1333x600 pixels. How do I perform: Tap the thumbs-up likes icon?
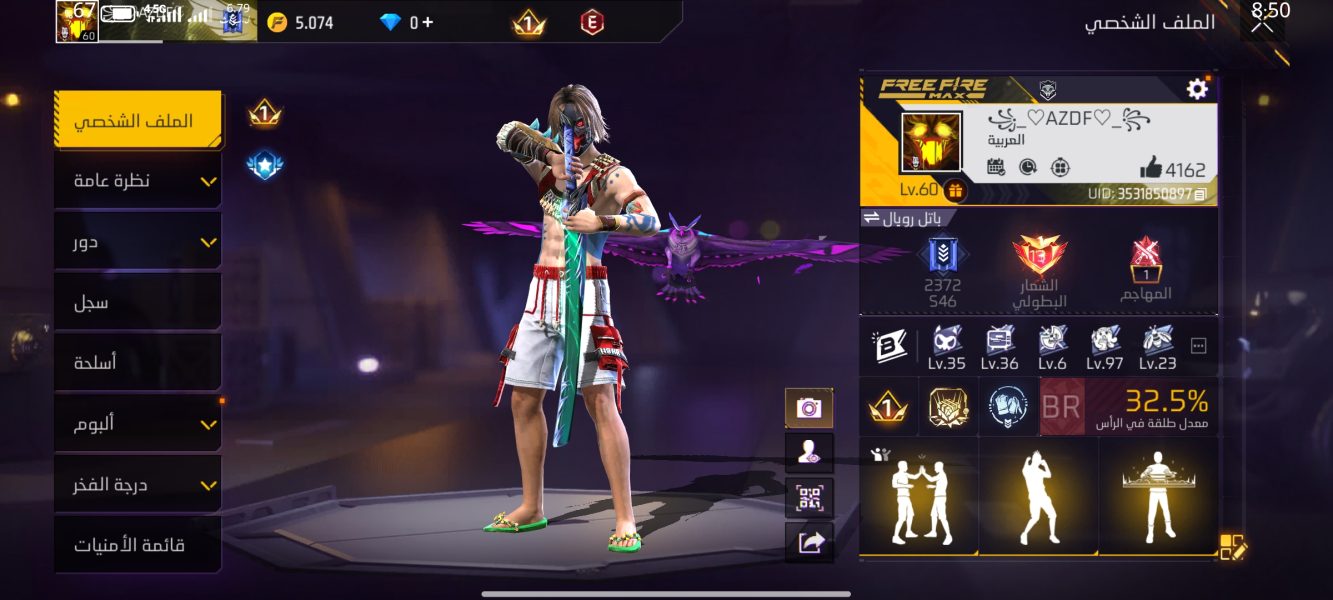[1151, 168]
